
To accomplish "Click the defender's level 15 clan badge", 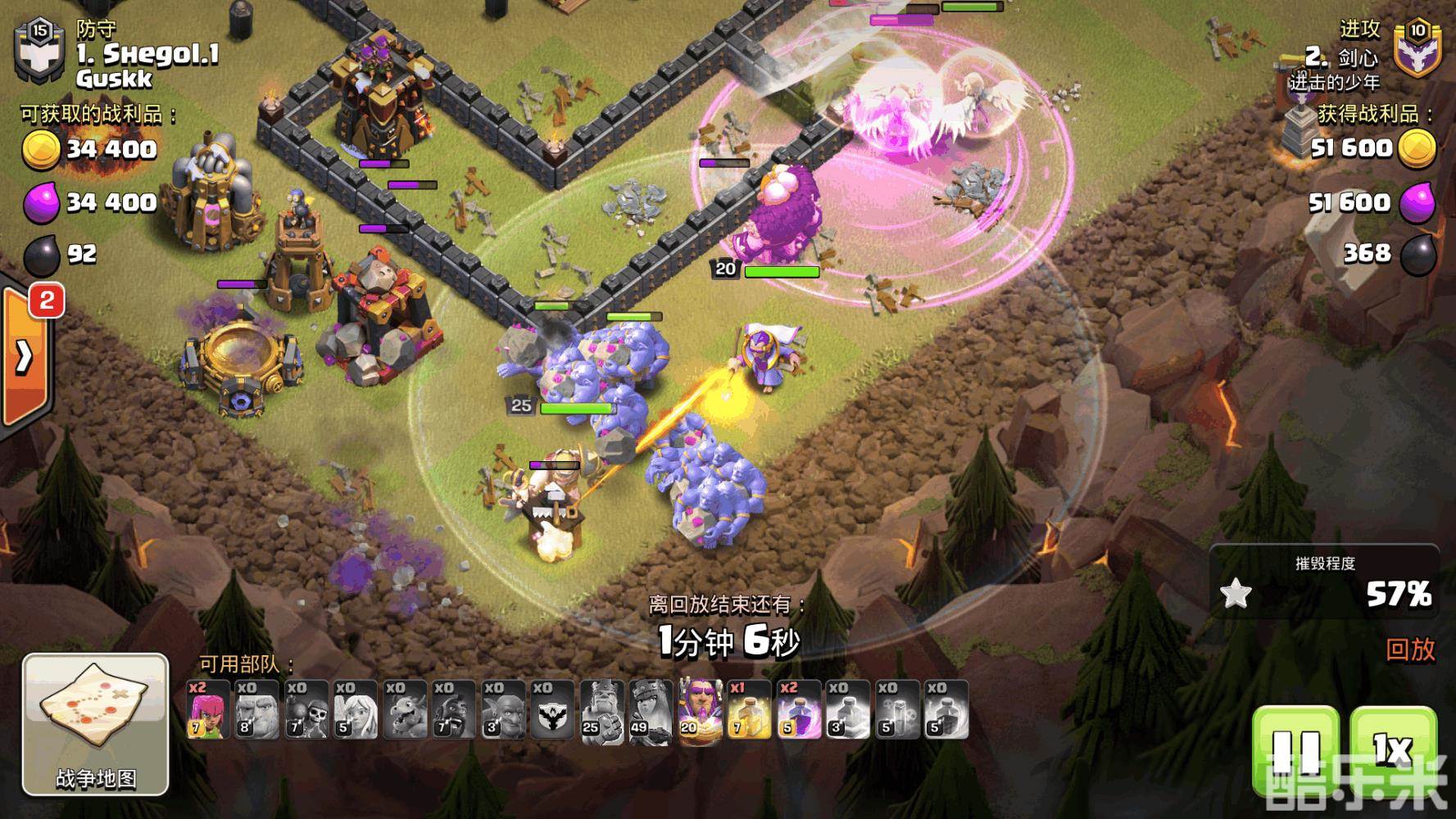I will 39,51.
